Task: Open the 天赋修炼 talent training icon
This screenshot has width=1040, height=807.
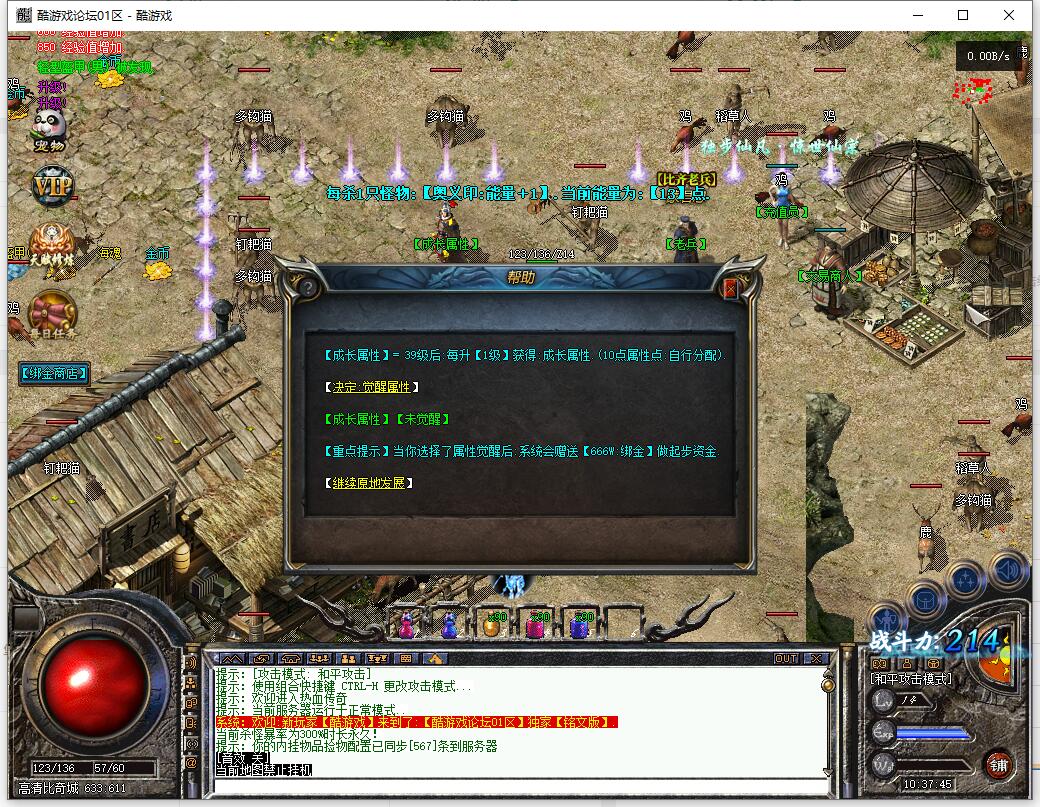Action: [50, 245]
